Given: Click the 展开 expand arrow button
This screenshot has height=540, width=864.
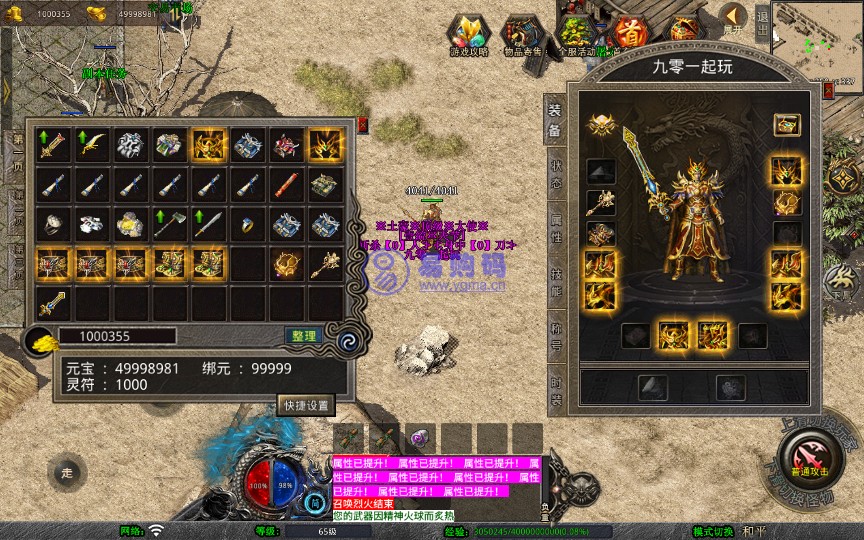Looking at the screenshot, I should tap(733, 19).
